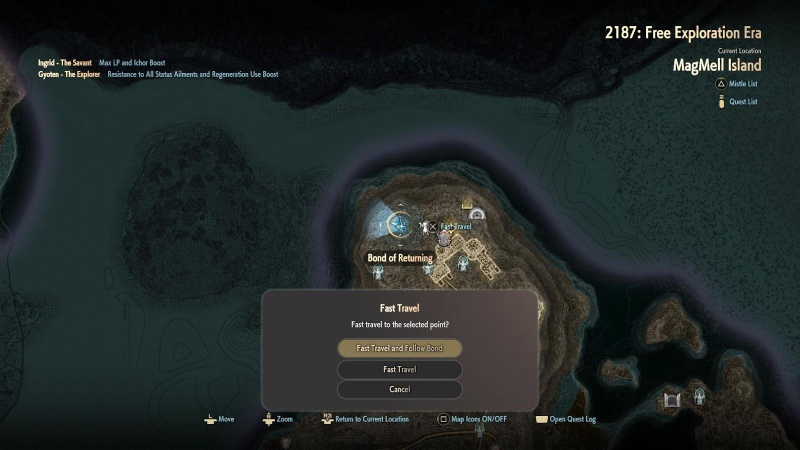Select the Bond of Returning map label
Viewport: 800px width, 450px height.
click(x=400, y=258)
